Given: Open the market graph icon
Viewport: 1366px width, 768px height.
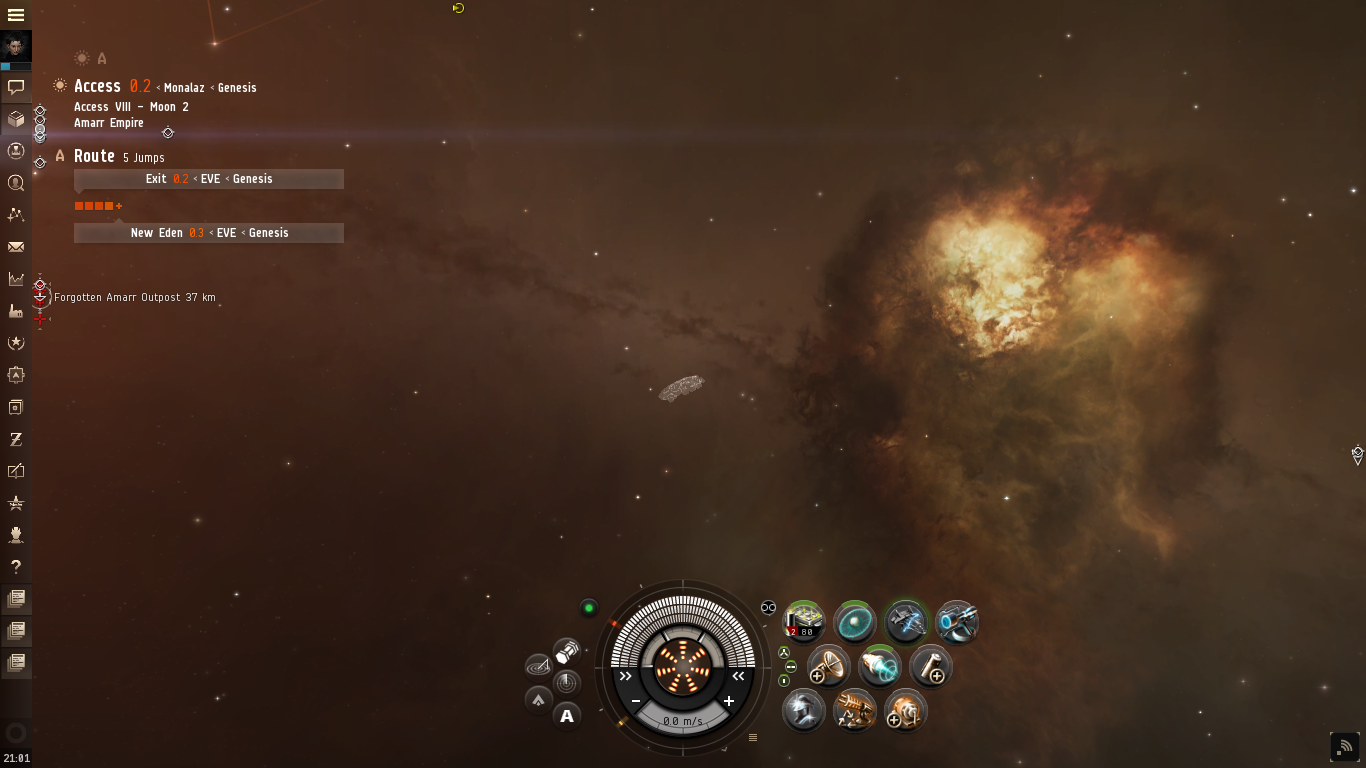Looking at the screenshot, I should 16,279.
